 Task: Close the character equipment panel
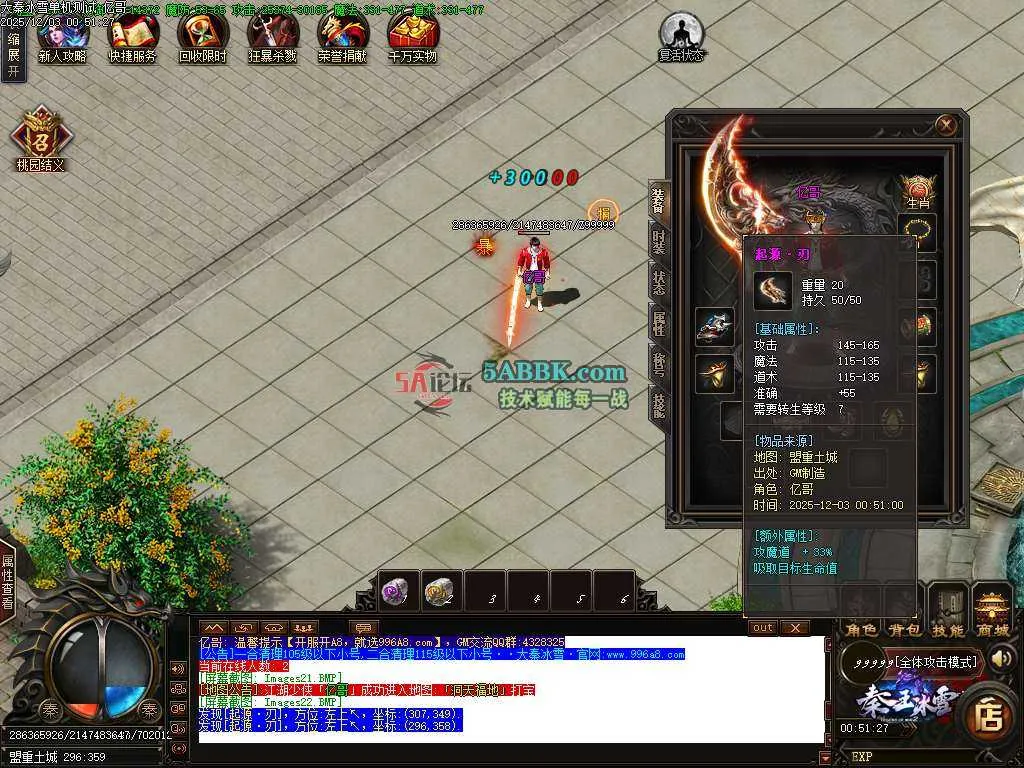(x=946, y=124)
